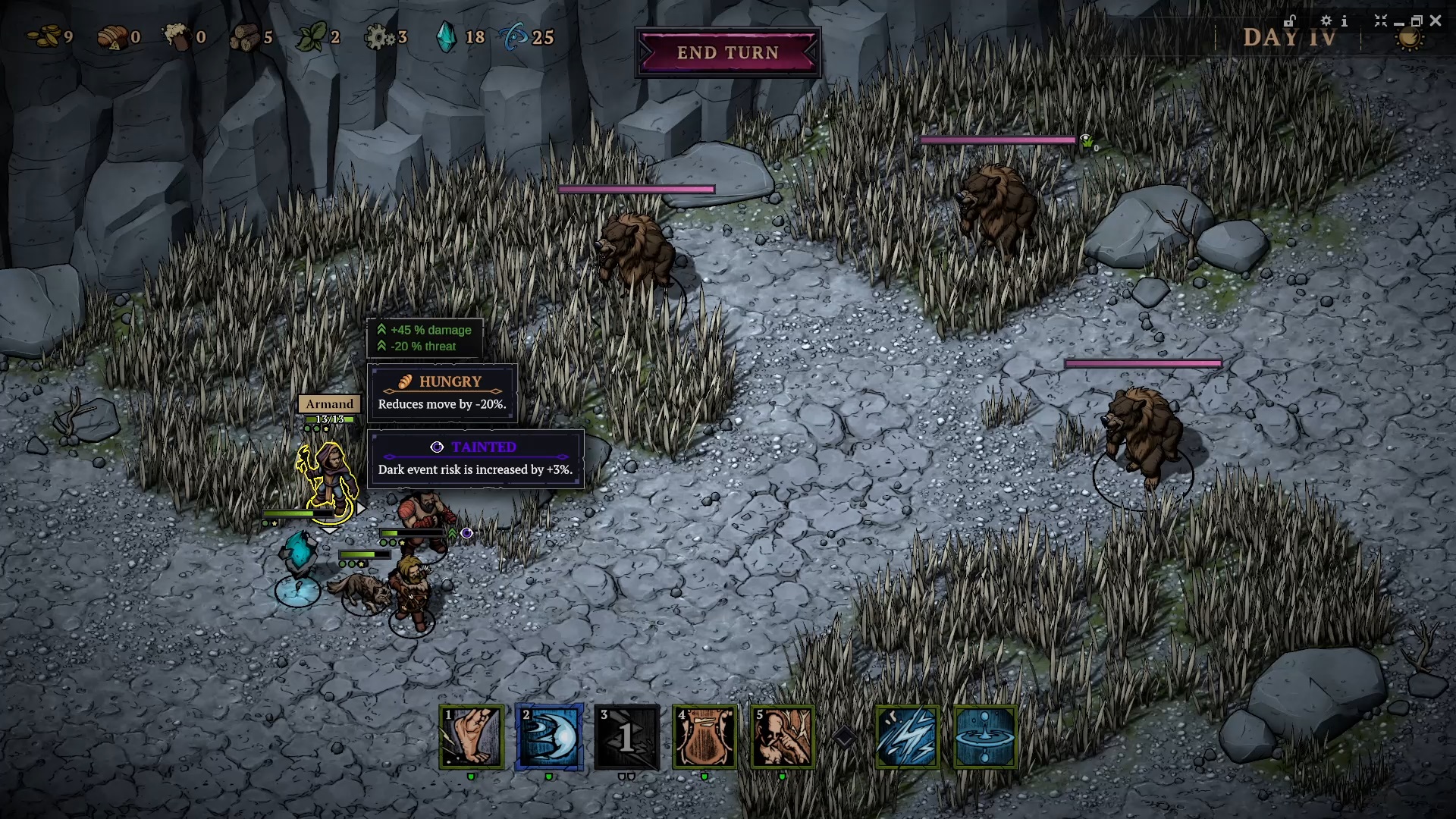Use the leather pouch ability in slot 4

click(704, 737)
